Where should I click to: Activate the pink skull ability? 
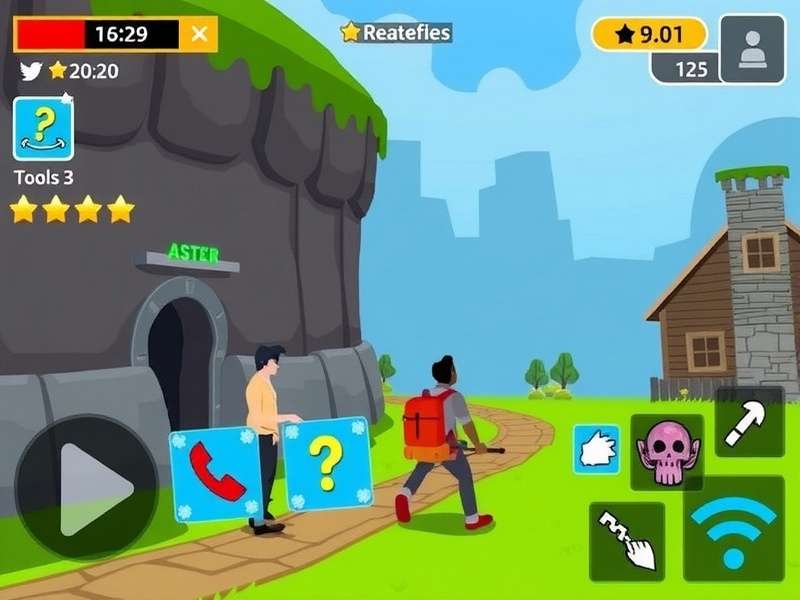click(x=666, y=453)
